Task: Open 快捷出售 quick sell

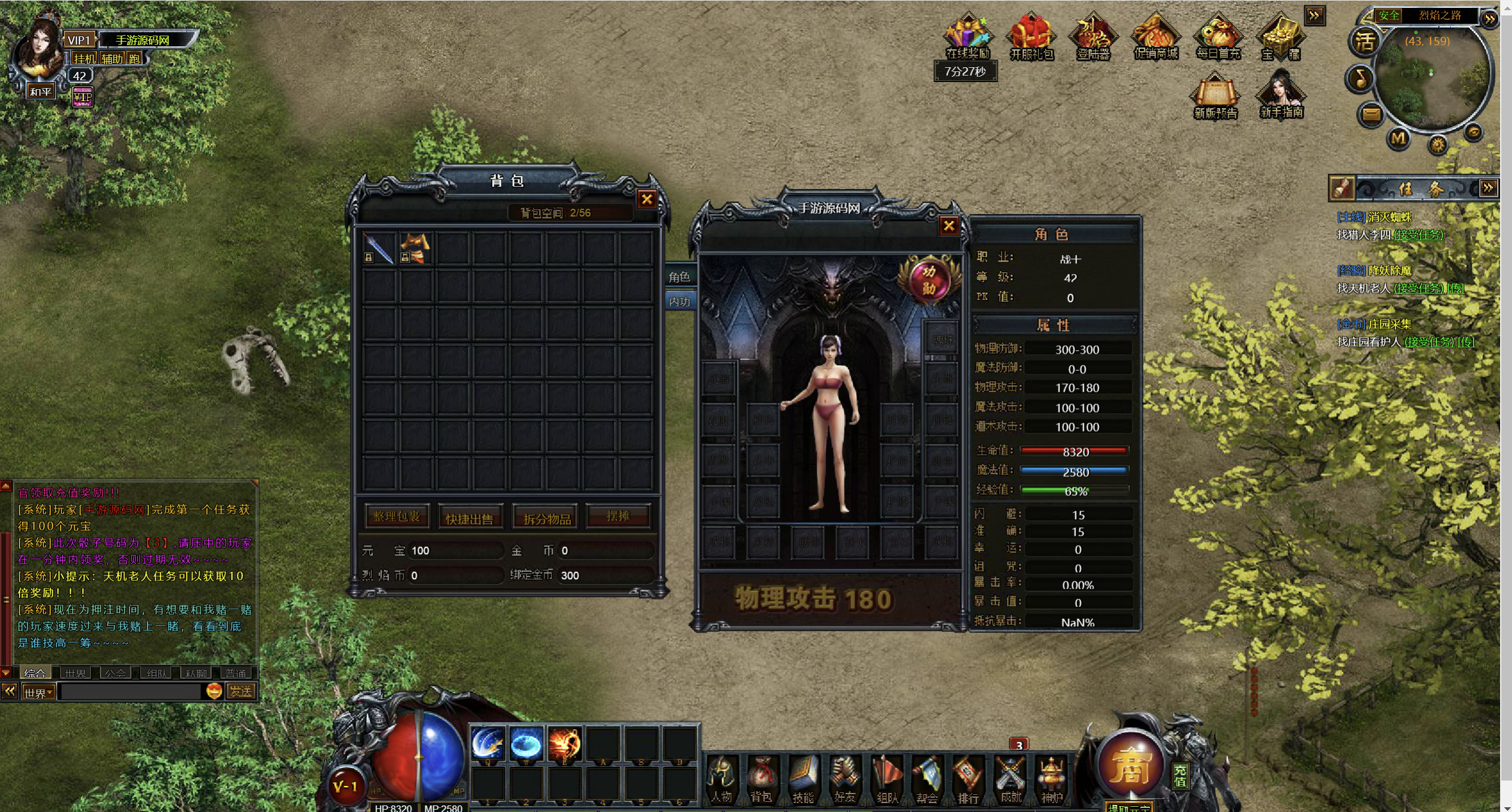Action: click(x=470, y=518)
